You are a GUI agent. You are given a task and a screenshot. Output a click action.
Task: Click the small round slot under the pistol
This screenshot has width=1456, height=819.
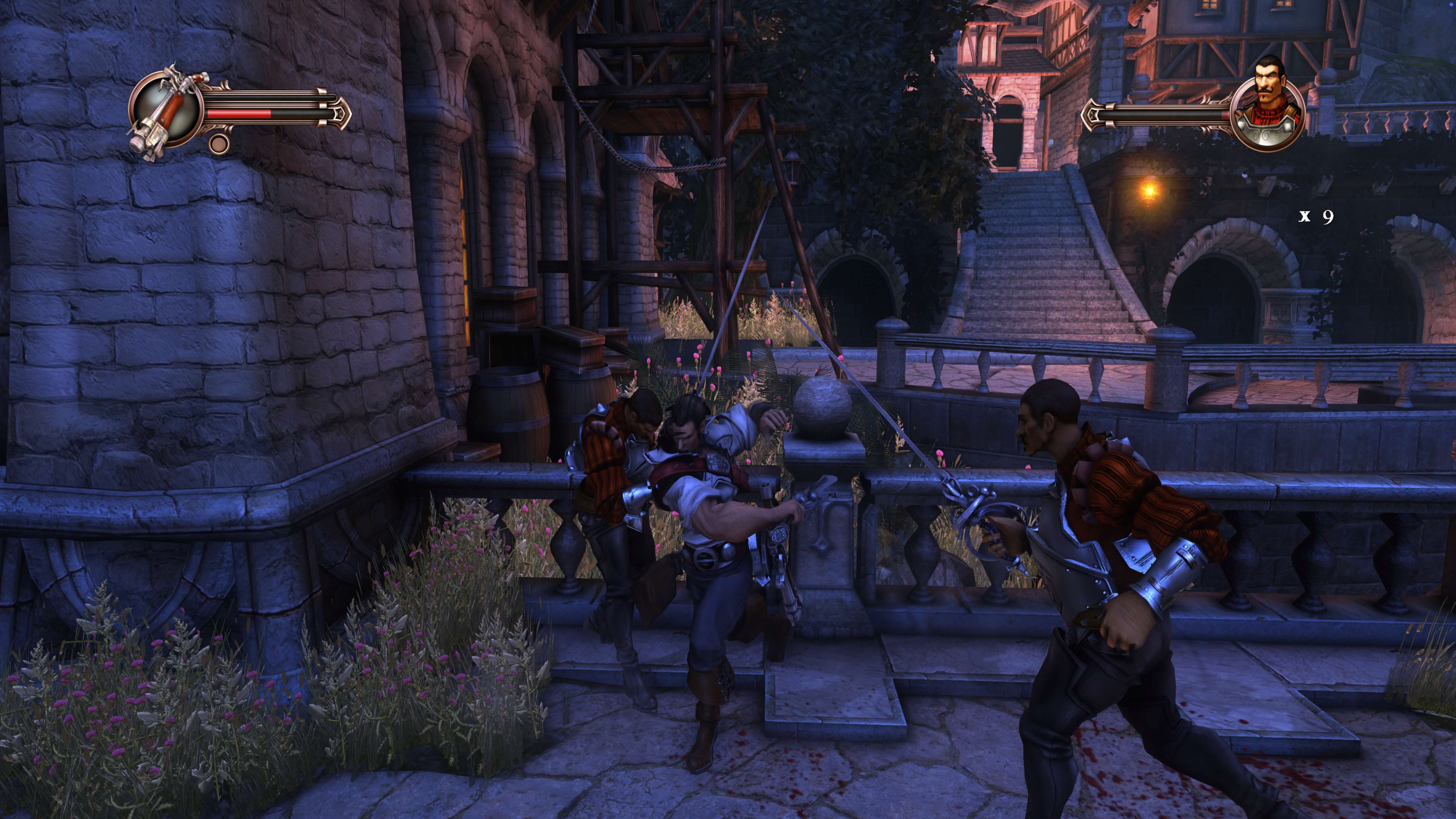[x=219, y=143]
